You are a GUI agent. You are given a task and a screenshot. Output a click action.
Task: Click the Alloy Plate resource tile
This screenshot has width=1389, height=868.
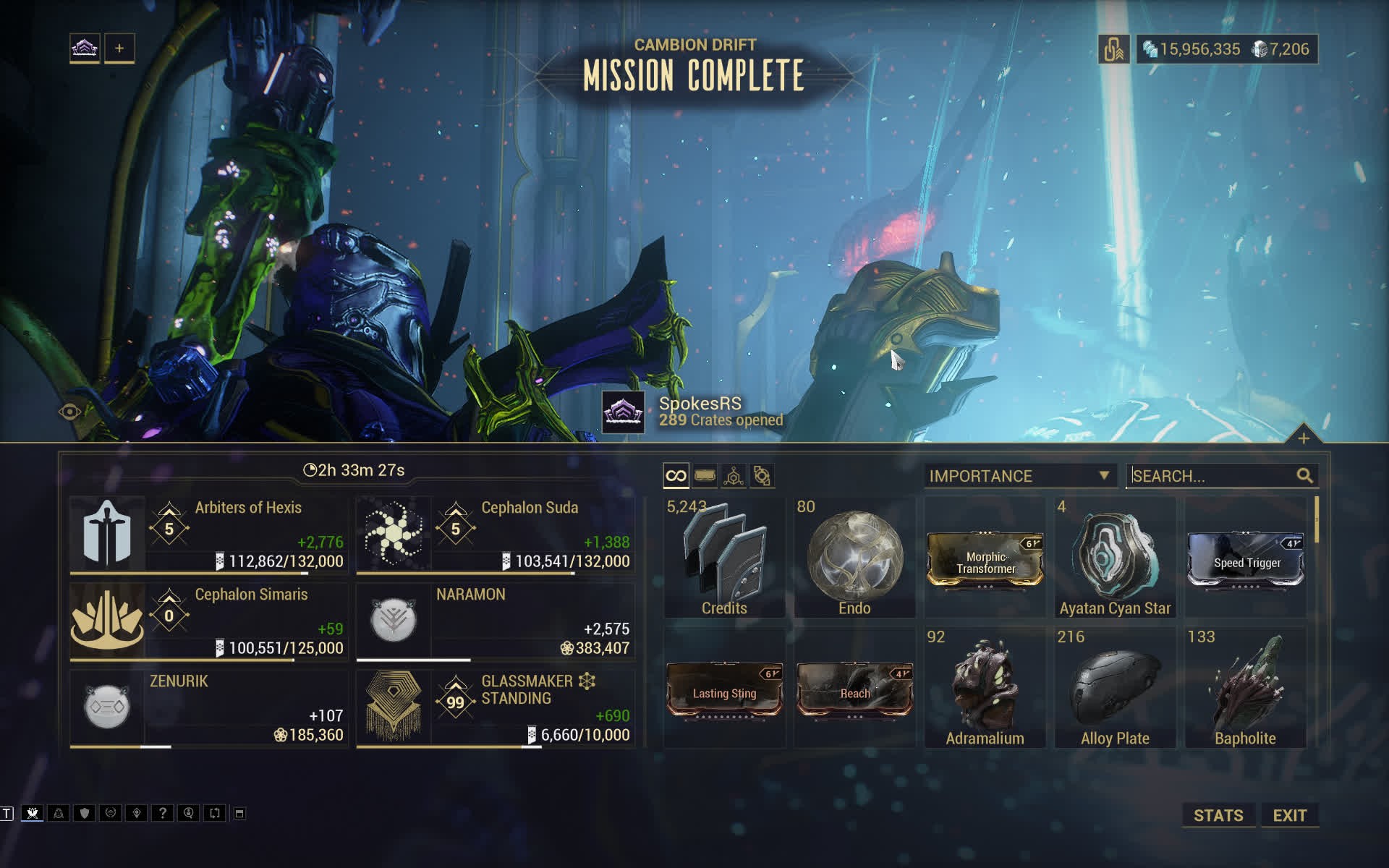coord(1115,687)
